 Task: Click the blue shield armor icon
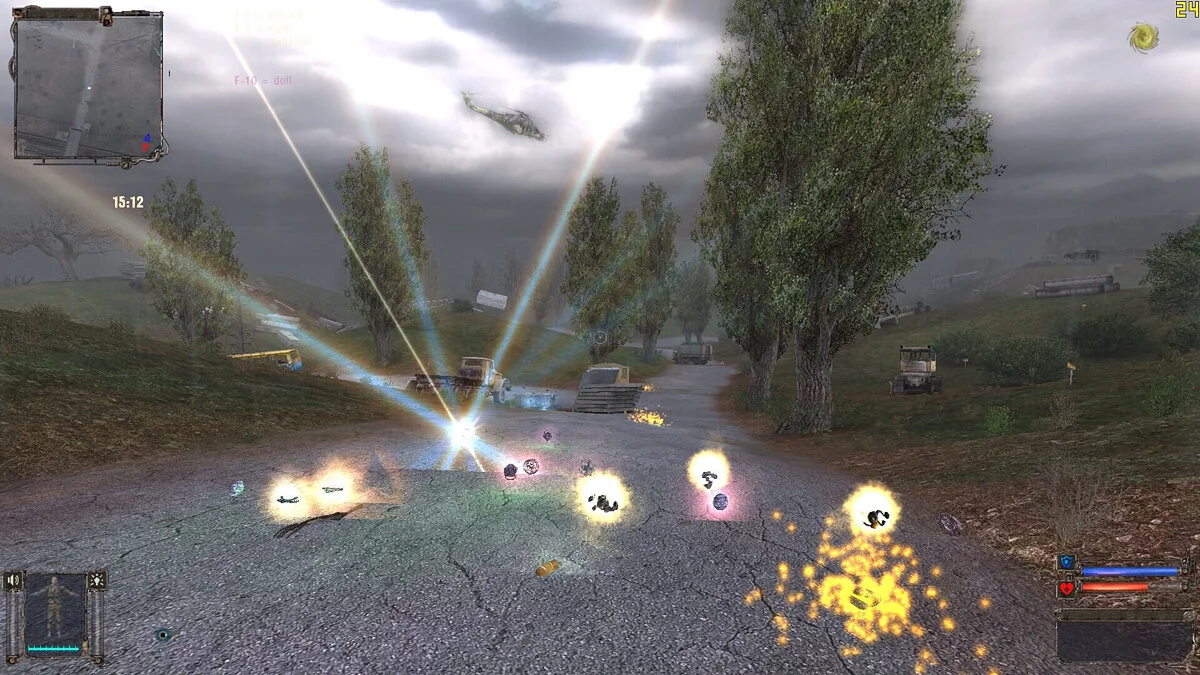1066,563
